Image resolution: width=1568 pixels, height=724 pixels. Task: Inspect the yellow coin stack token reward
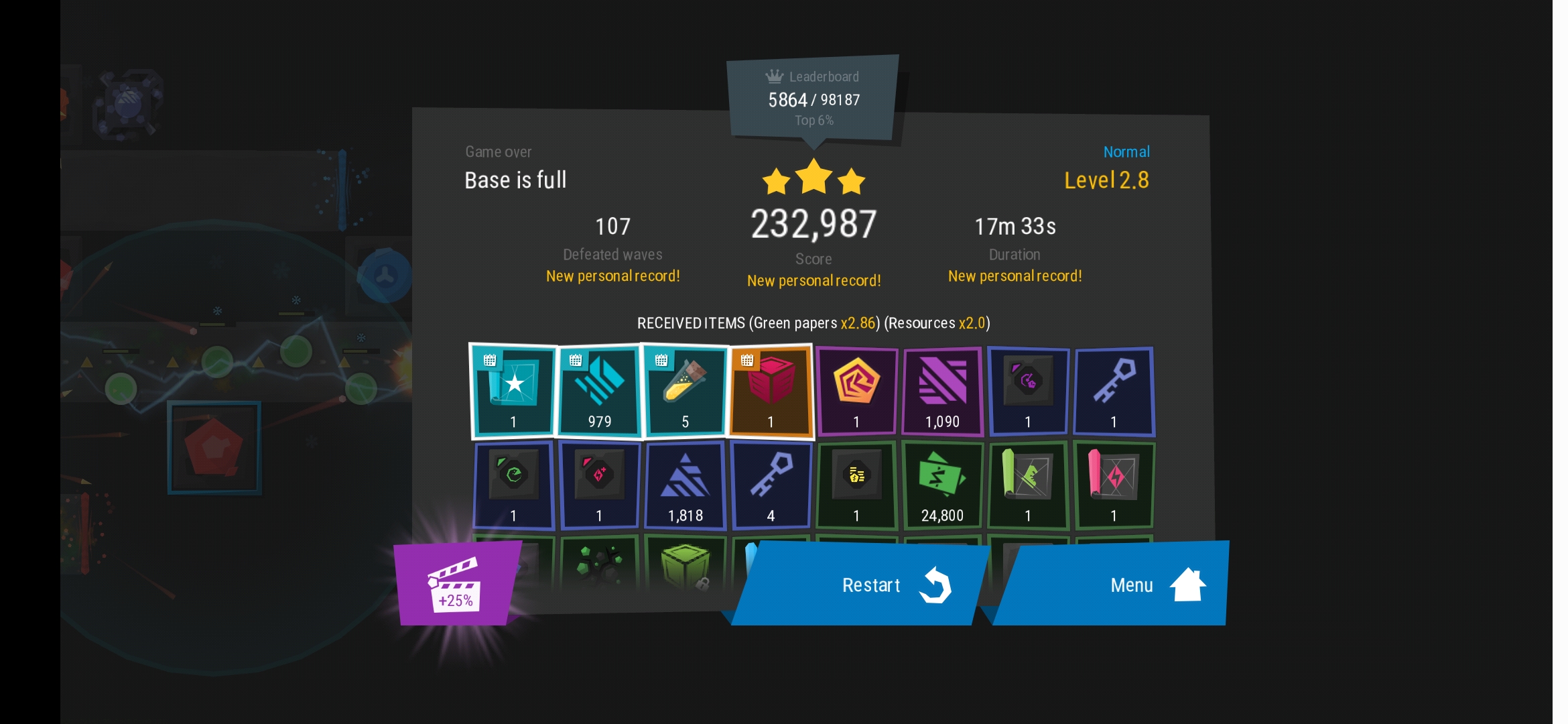coord(856,485)
